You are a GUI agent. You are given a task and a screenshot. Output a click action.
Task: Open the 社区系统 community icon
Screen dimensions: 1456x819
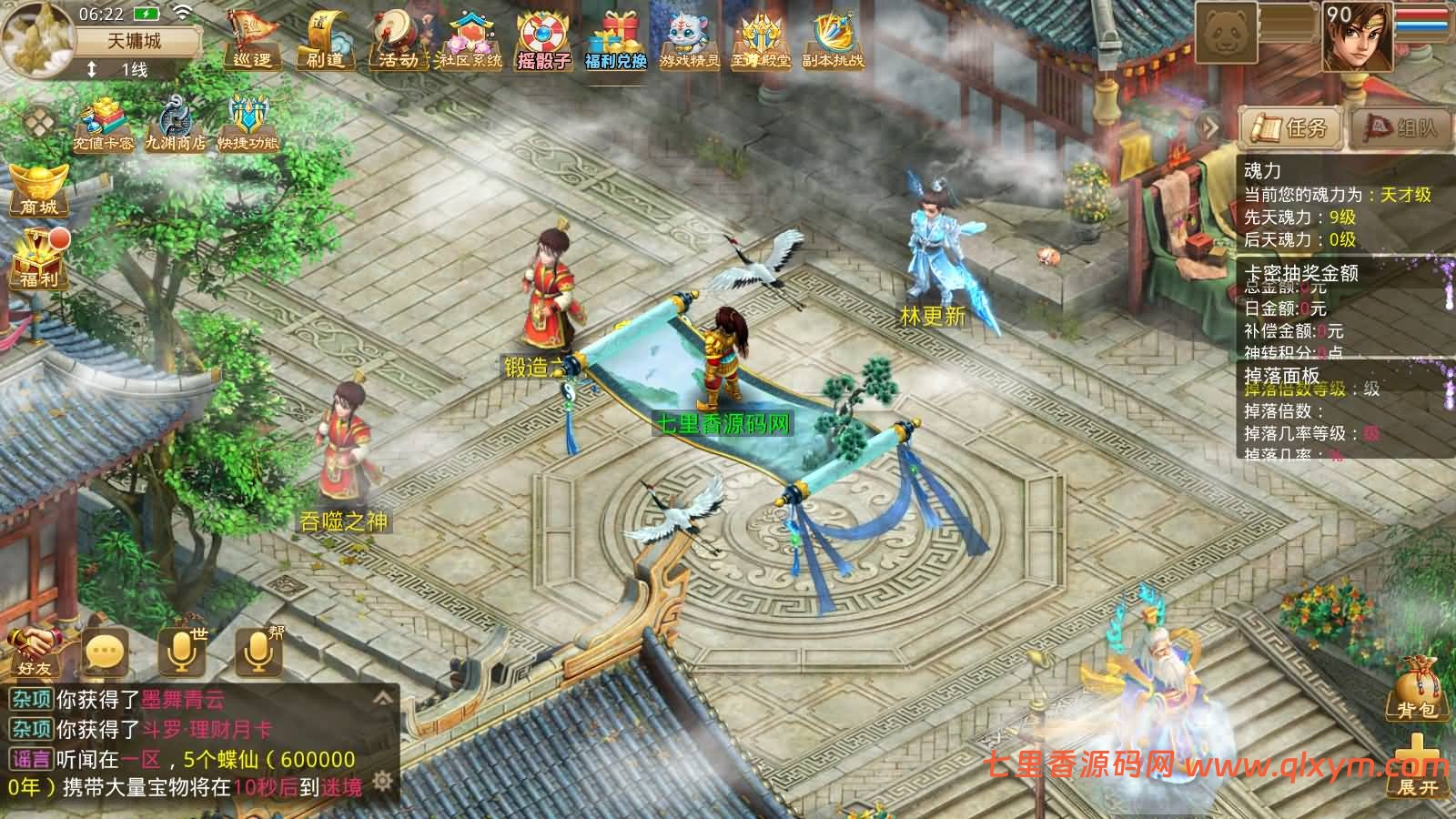pos(470,41)
